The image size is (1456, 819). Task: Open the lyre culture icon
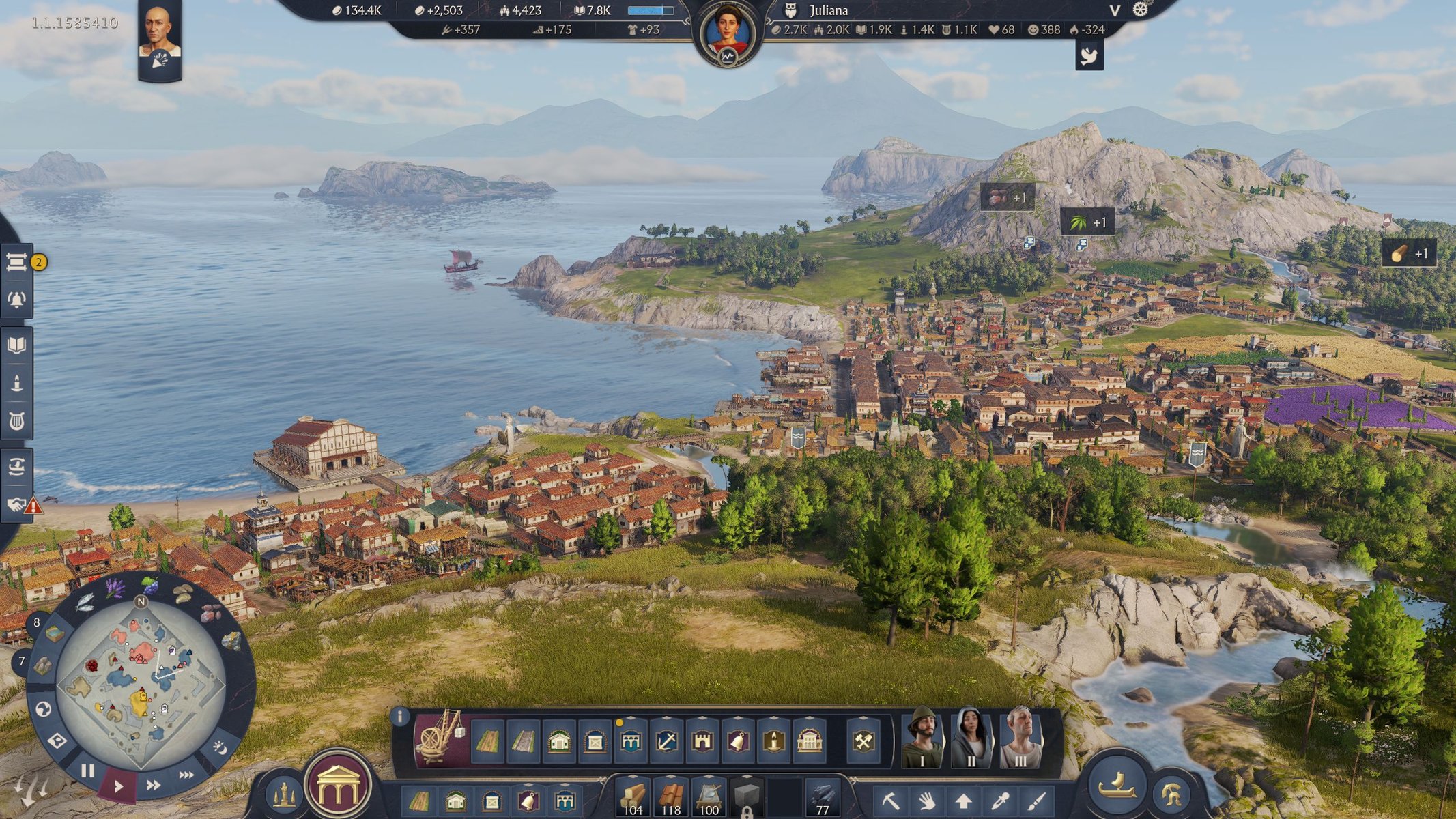[x=16, y=421]
